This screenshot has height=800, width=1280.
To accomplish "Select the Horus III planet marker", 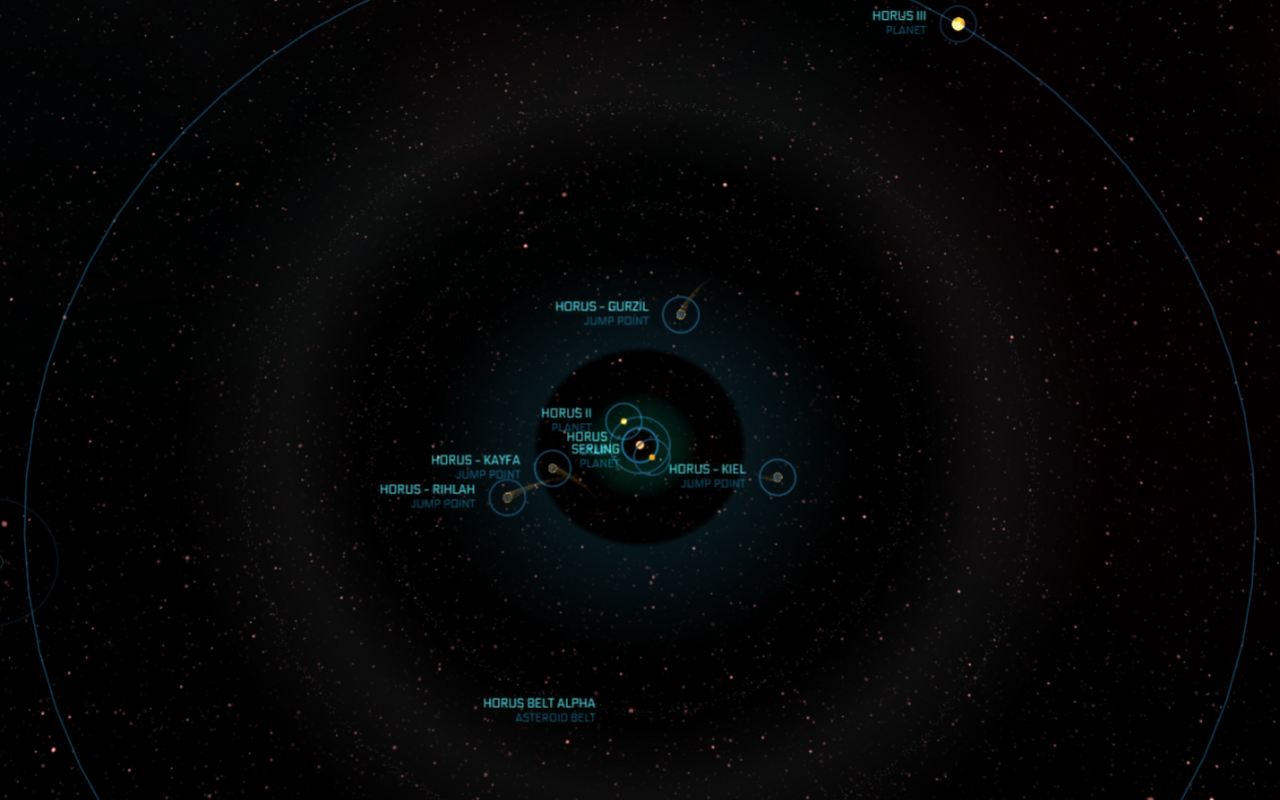I will point(958,24).
